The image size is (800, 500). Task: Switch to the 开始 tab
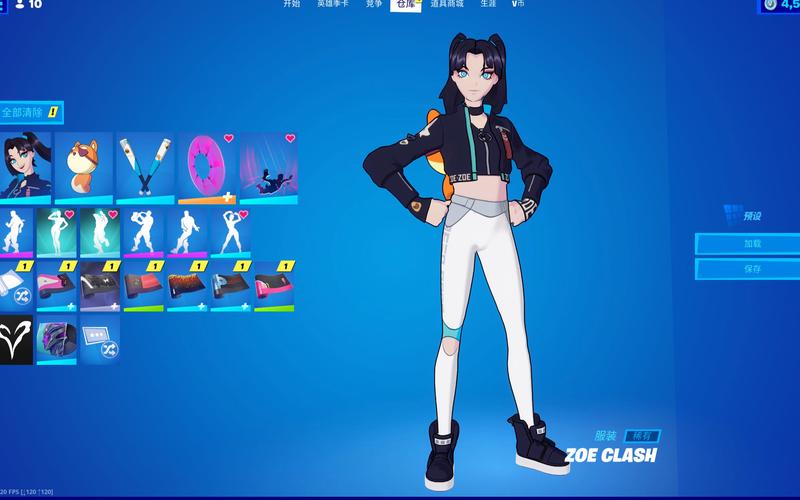tap(291, 5)
